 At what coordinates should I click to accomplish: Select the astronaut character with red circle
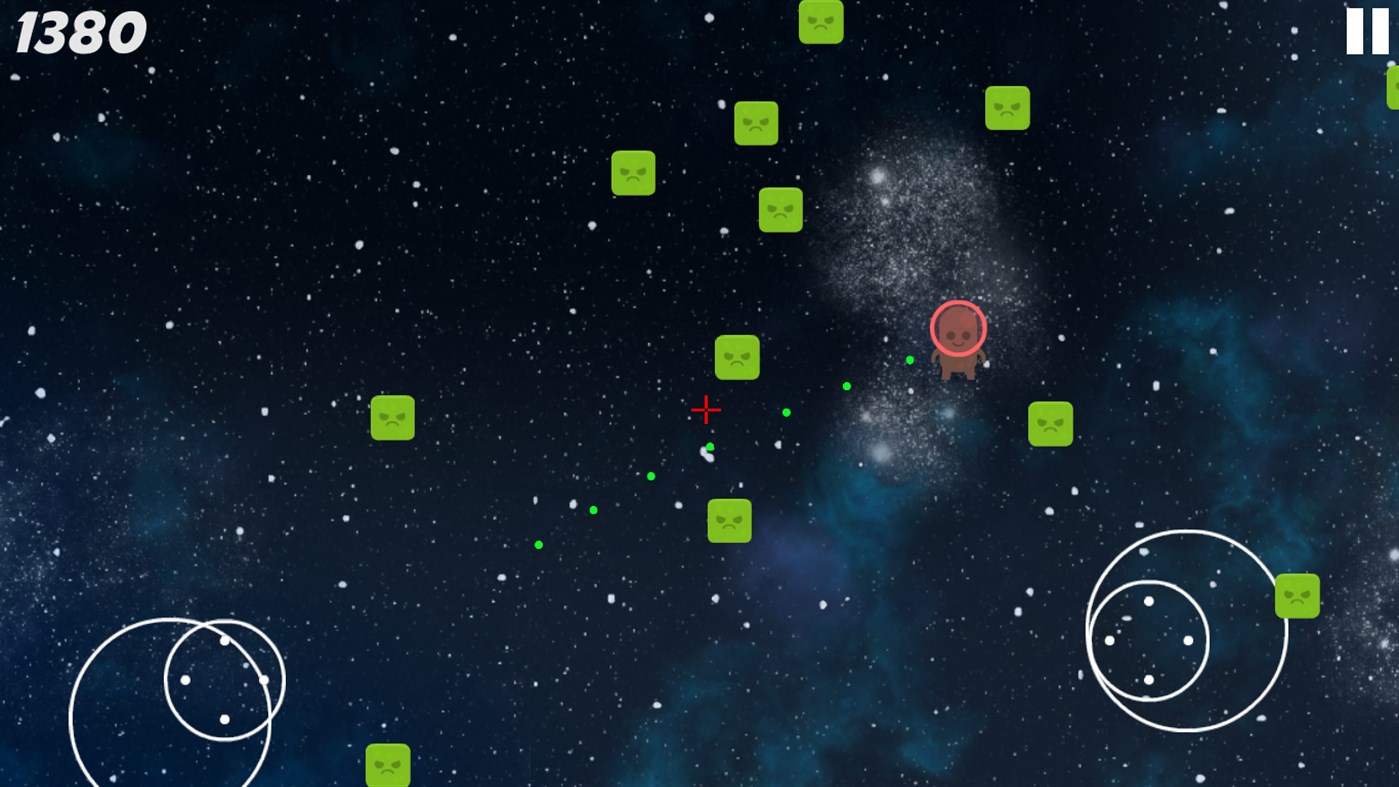[x=958, y=338]
